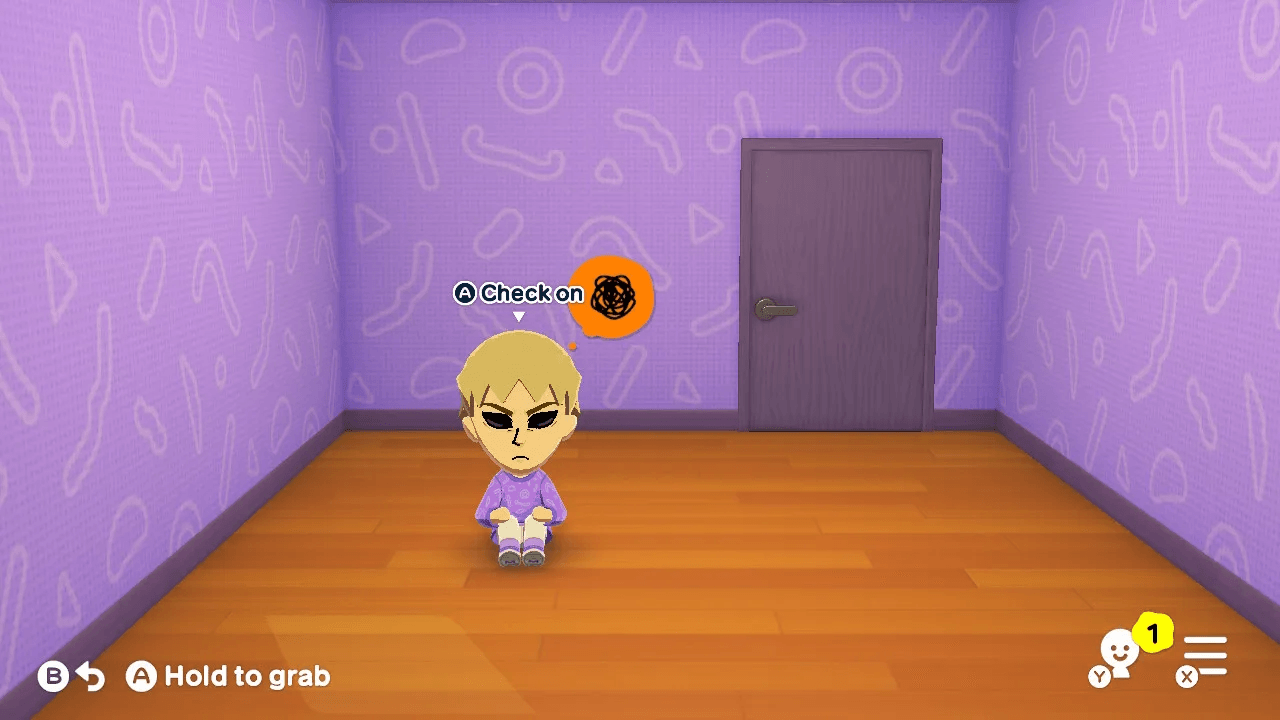Click the patterned purple wallpaper
The height and width of the screenshot is (720, 1280).
click(x=250, y=180)
